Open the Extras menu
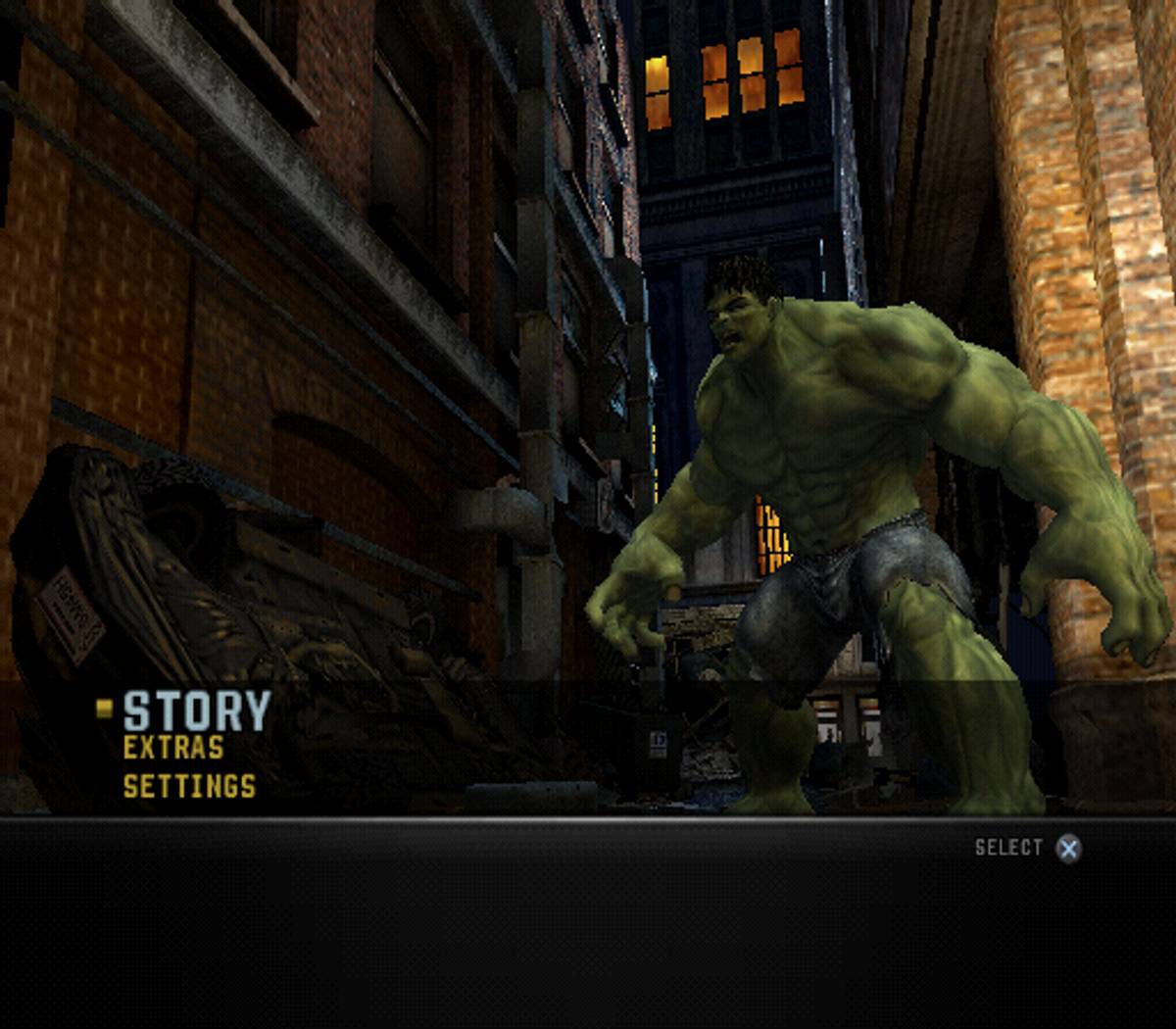This screenshot has width=1176, height=1029. 173,748
